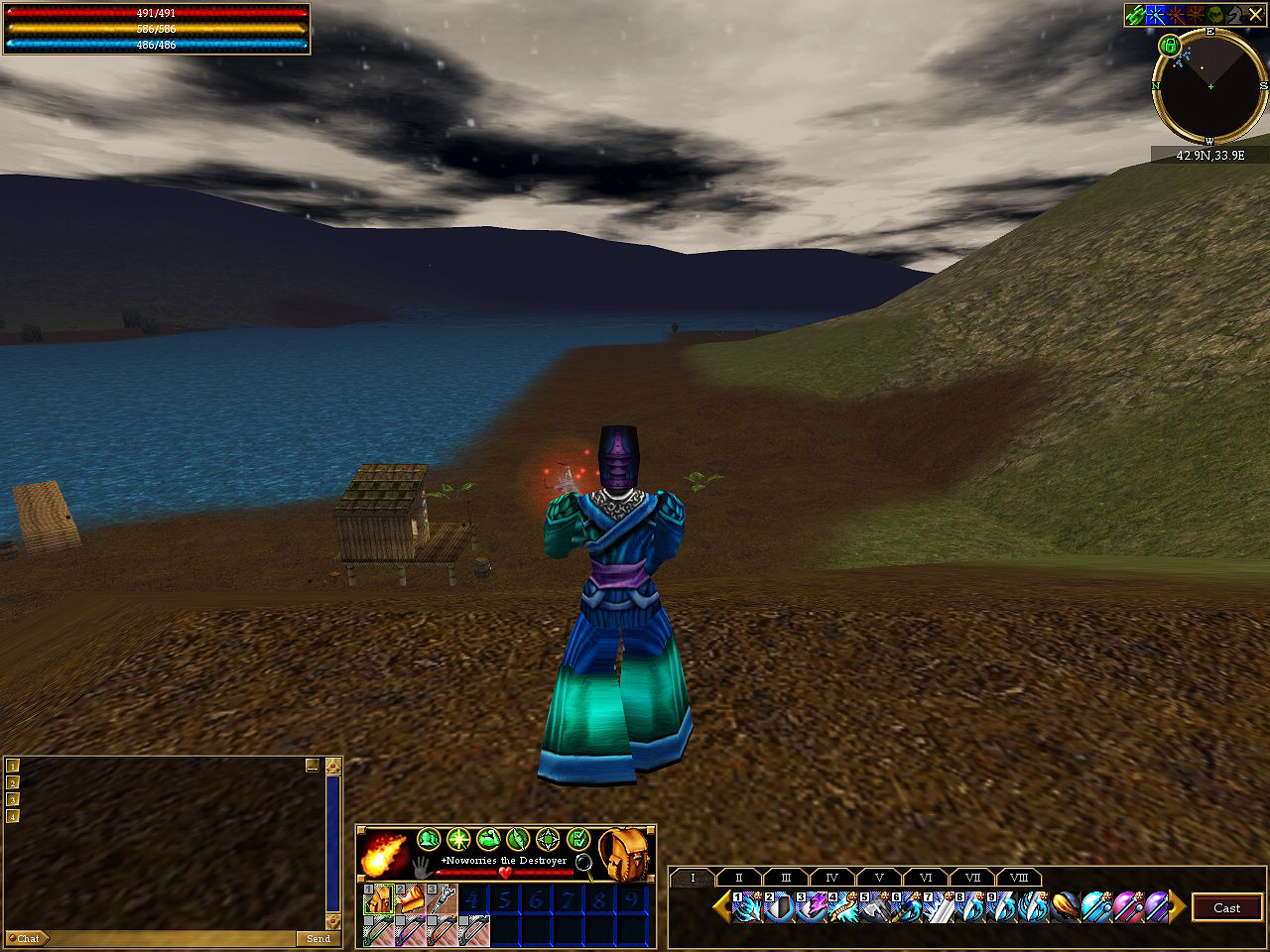This screenshot has height=952, width=1270.
Task: Click the yellow X icon top-right
Action: tap(1255, 15)
